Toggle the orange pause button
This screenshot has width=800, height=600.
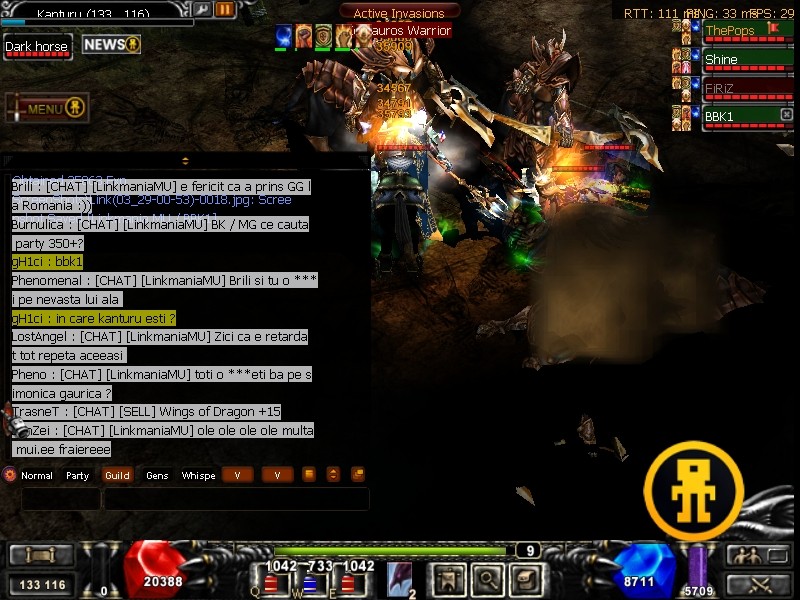pos(225,10)
